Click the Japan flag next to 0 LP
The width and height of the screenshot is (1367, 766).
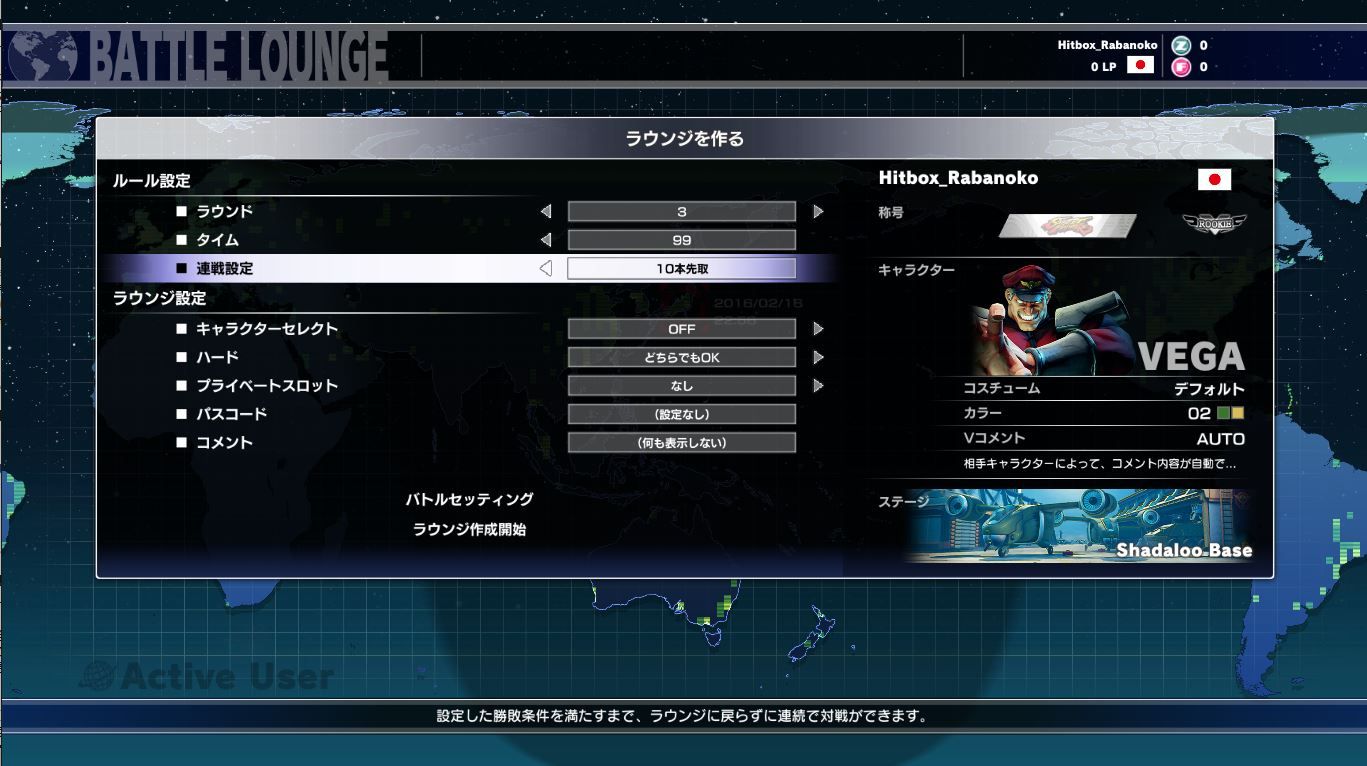[x=1139, y=64]
